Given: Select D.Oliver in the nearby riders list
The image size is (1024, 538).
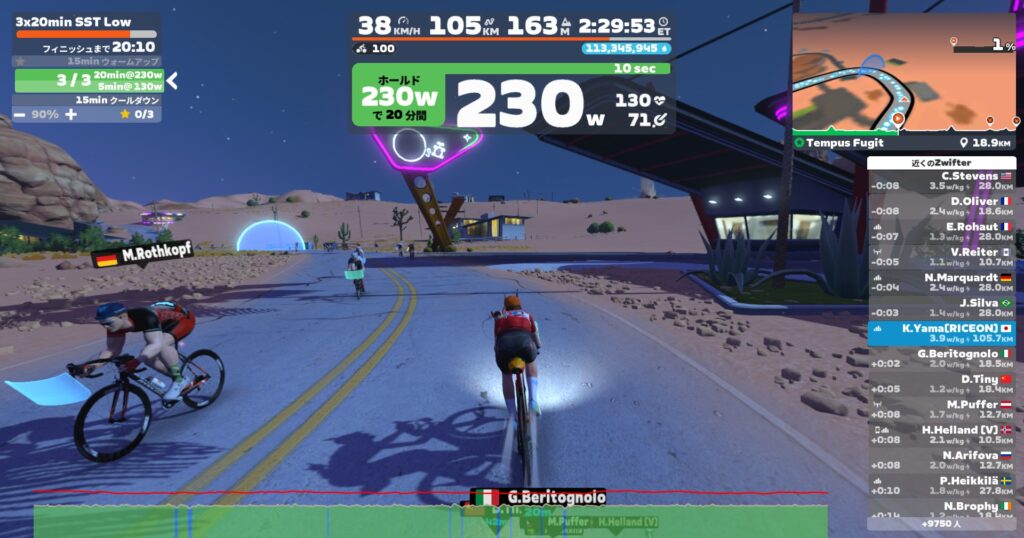Looking at the screenshot, I should pyautogui.click(x=941, y=206).
